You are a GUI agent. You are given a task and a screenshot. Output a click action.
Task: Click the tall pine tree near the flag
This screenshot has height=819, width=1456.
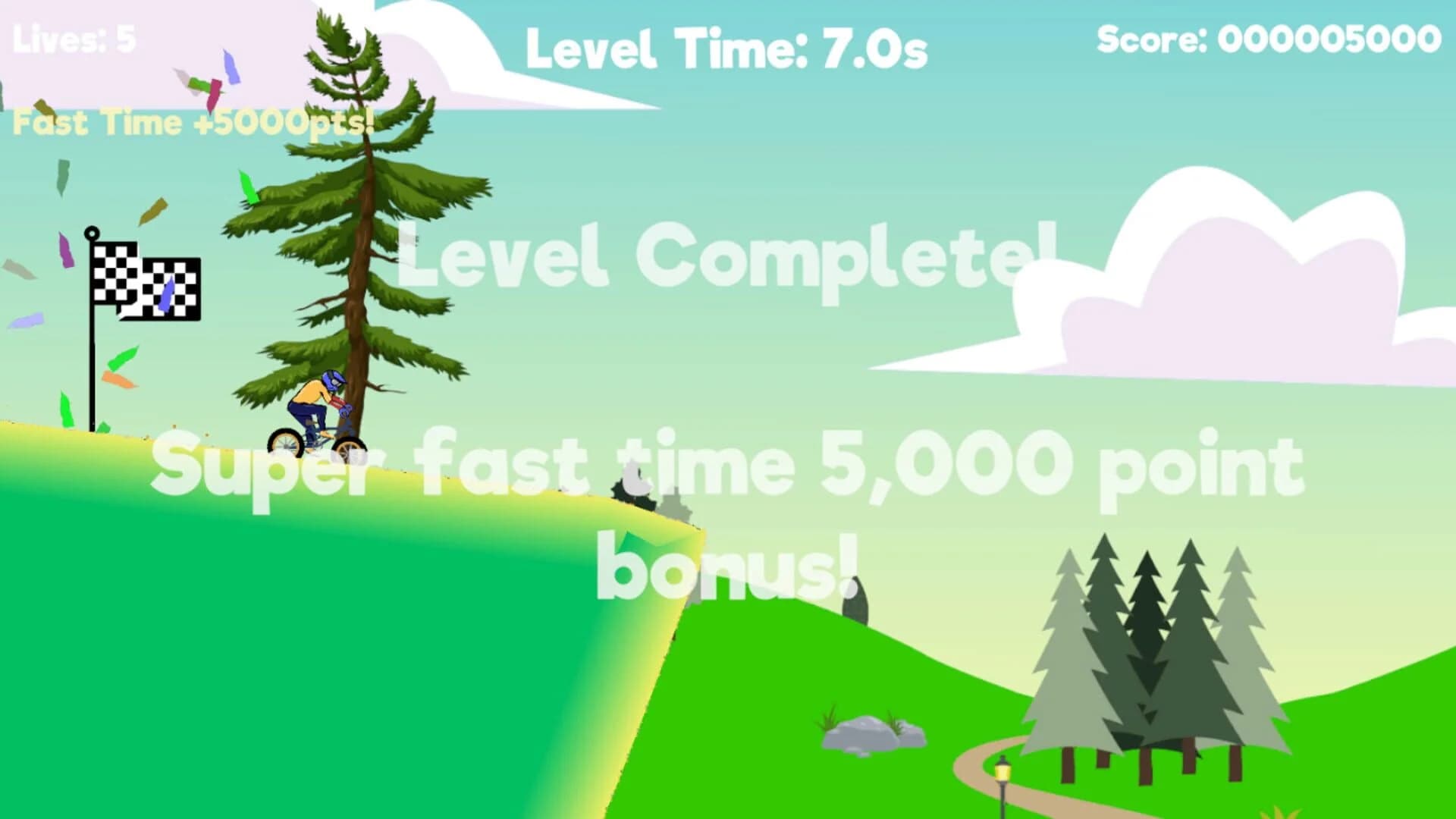[356, 227]
